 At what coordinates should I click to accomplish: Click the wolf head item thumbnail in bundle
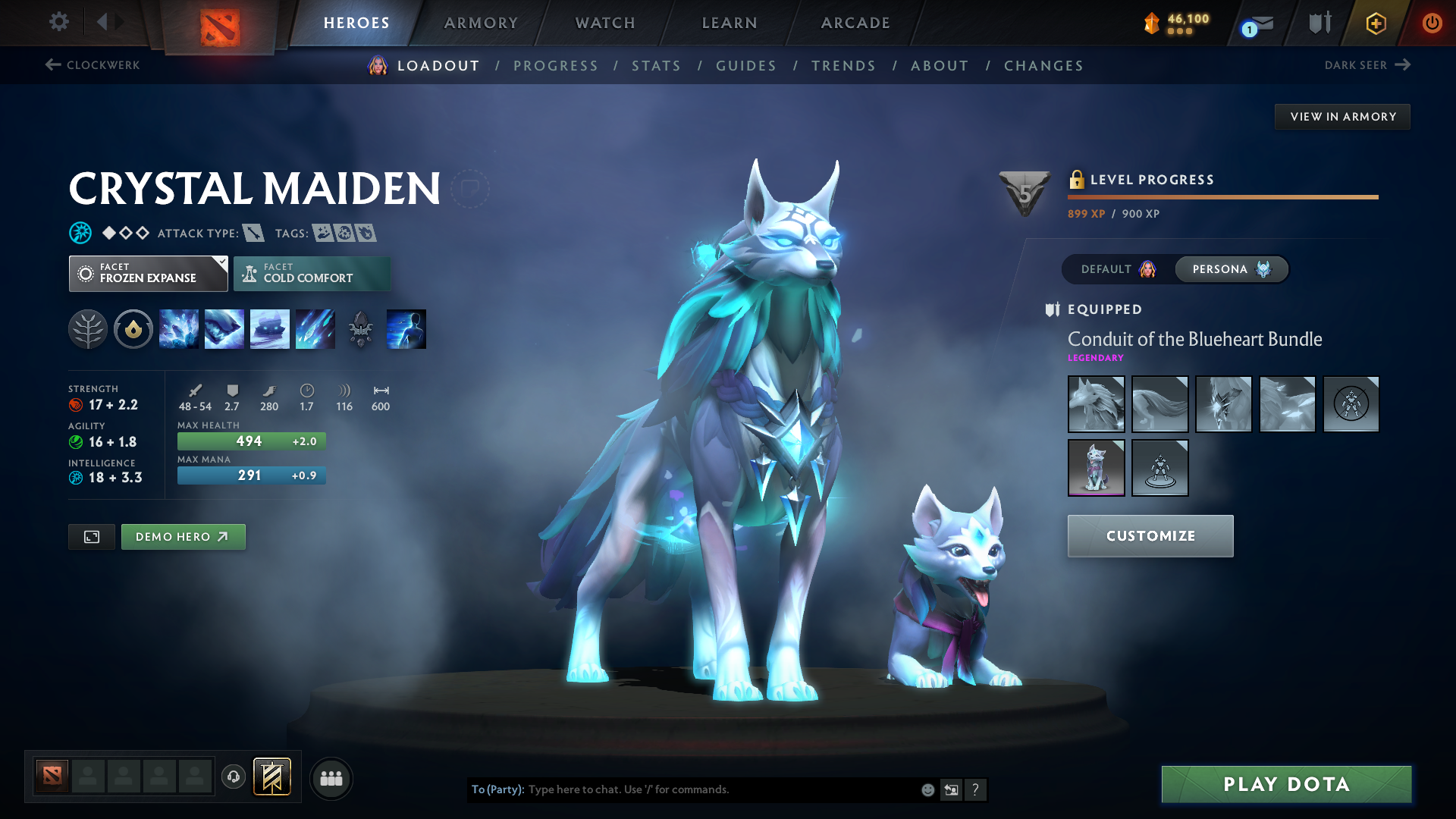pos(1096,403)
